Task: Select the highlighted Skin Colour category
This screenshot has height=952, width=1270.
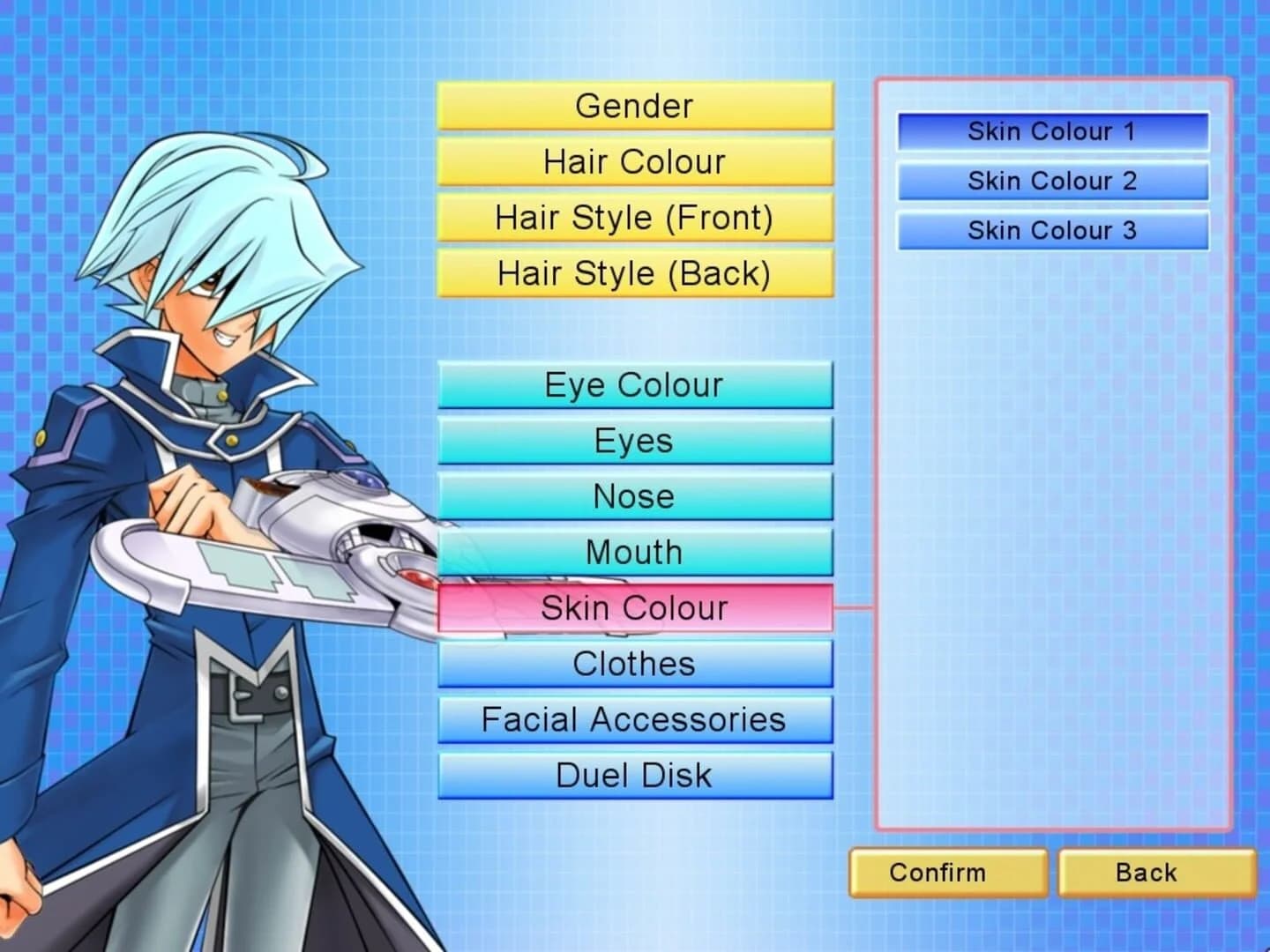Action: 633,607
